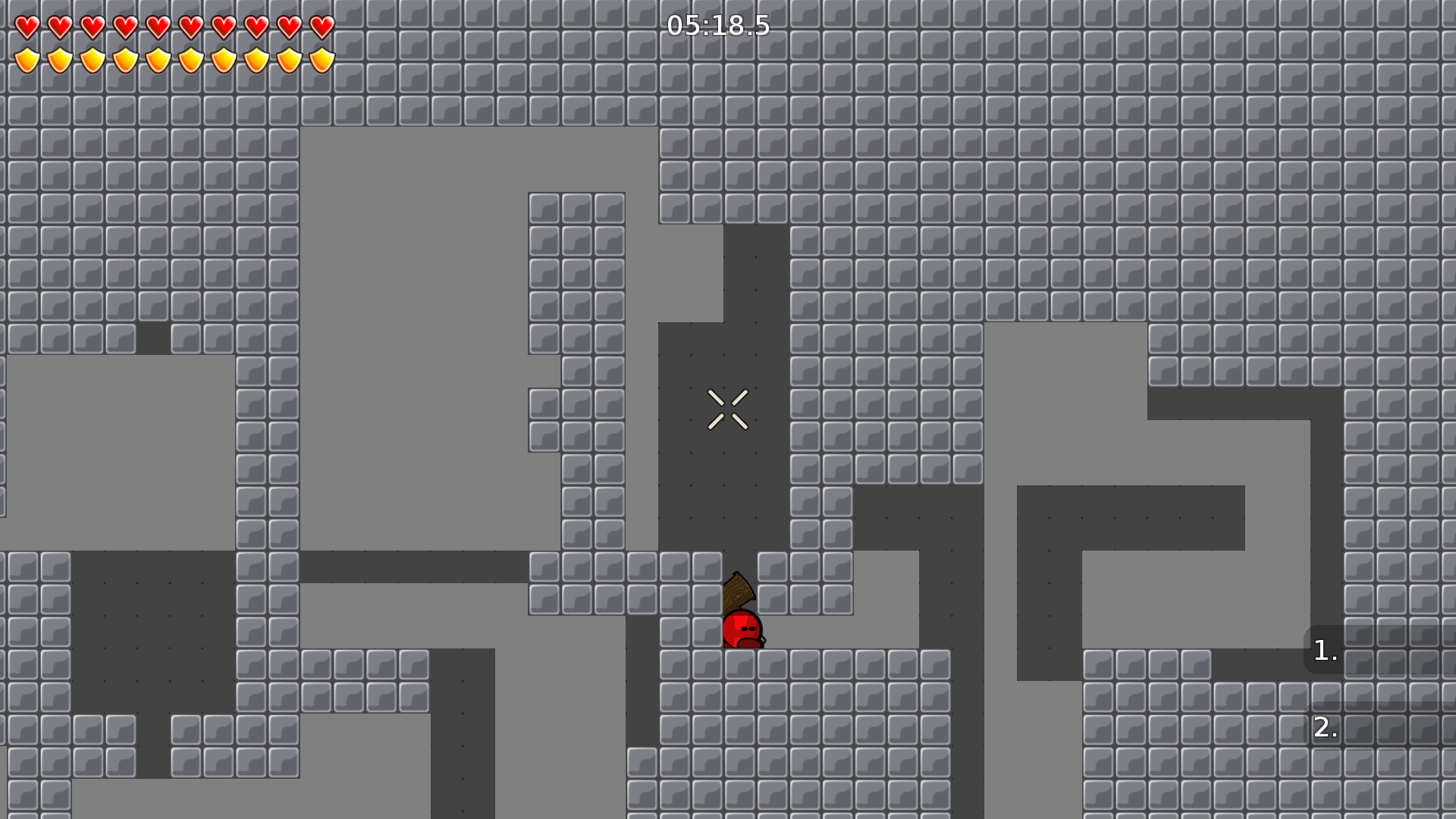The height and width of the screenshot is (819, 1456).
Task: Click the timer showing 05:18.5
Action: 717,26
